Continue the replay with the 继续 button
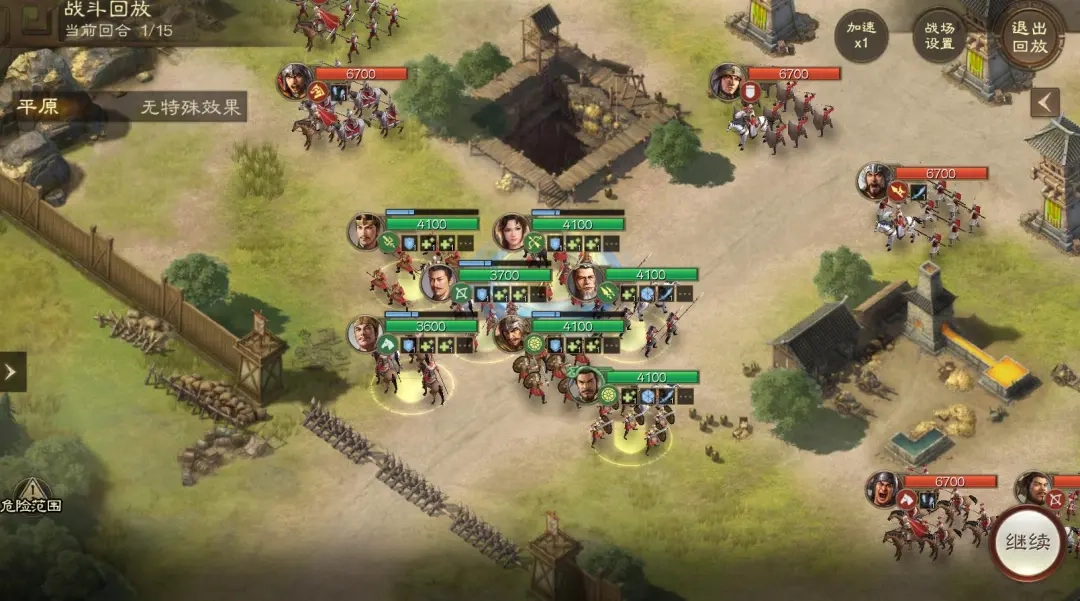 1027,543
